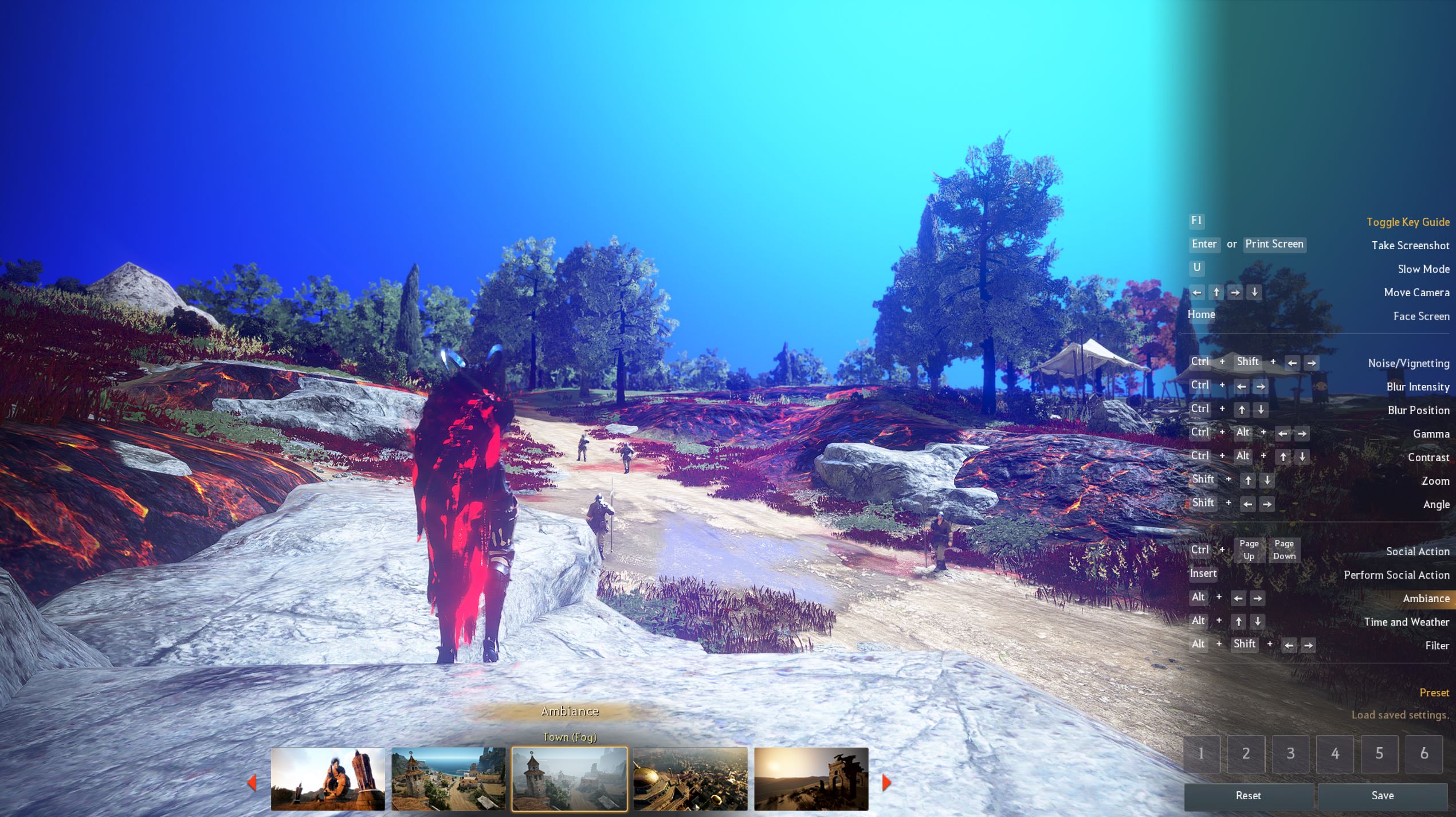The image size is (1456, 817).
Task: Choose the sunny coastal town ambiance thumbnail
Action: (x=448, y=779)
